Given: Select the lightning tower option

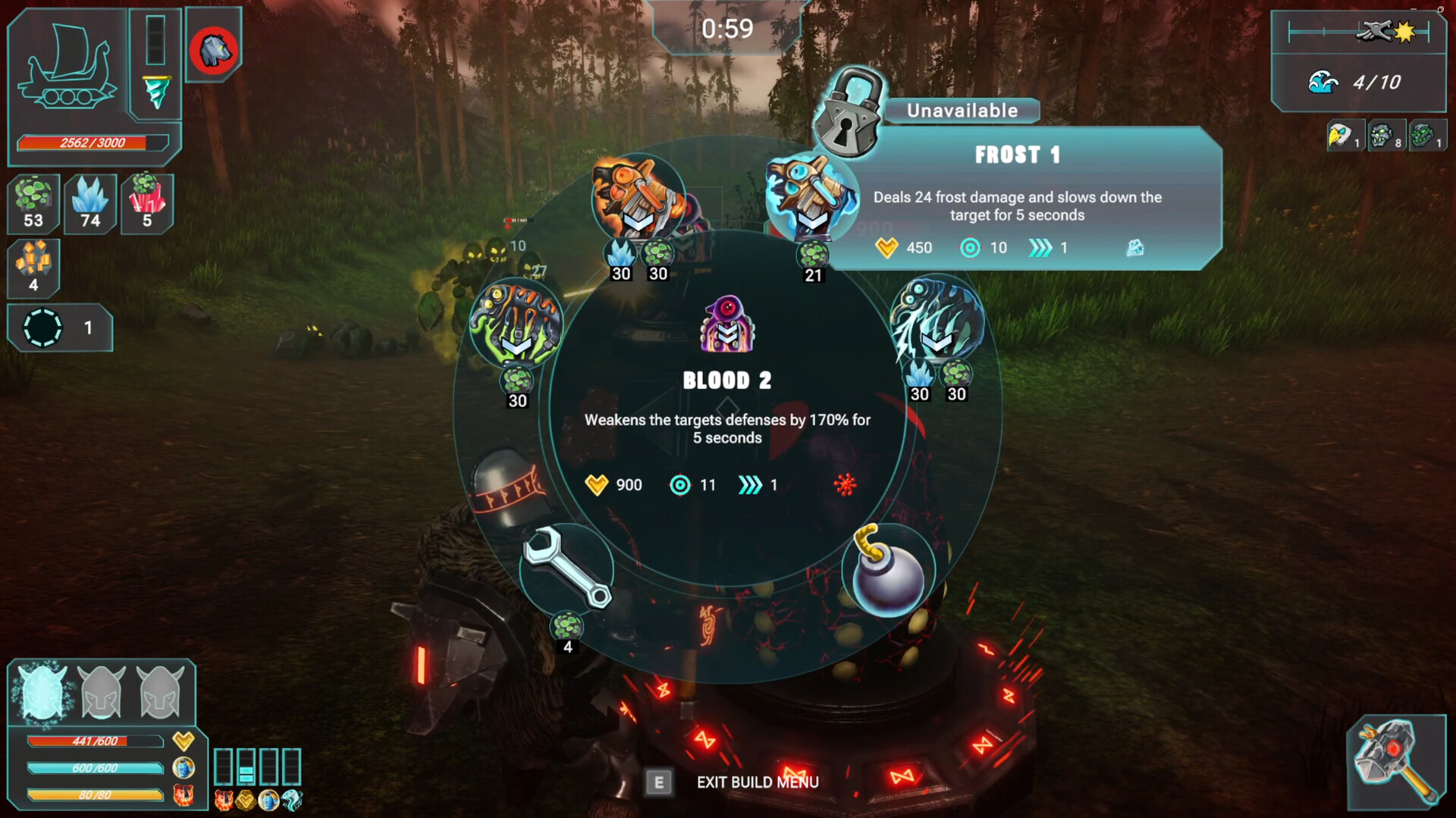Looking at the screenshot, I should click(x=937, y=321).
